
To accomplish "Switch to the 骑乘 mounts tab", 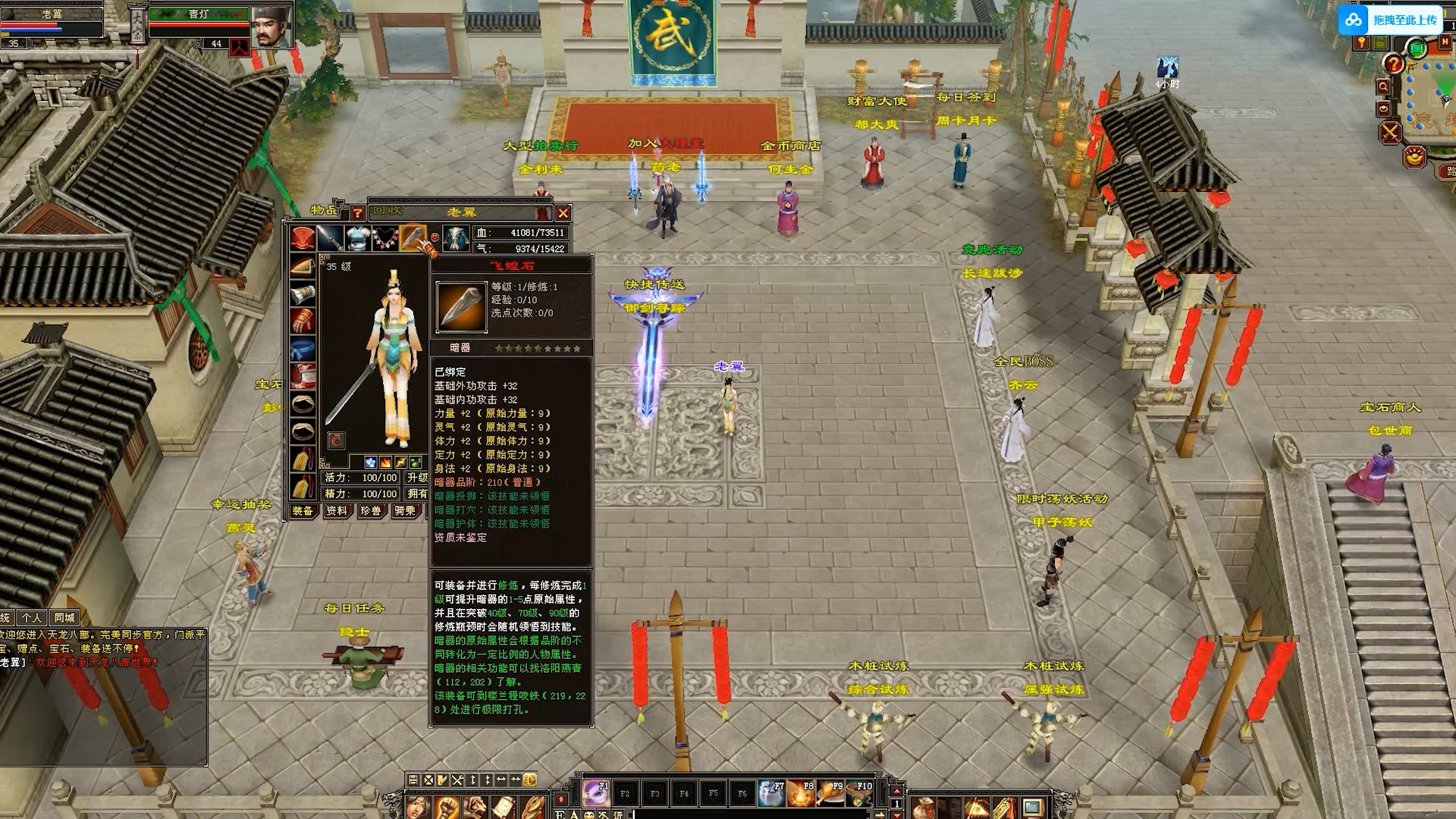I will 405,511.
